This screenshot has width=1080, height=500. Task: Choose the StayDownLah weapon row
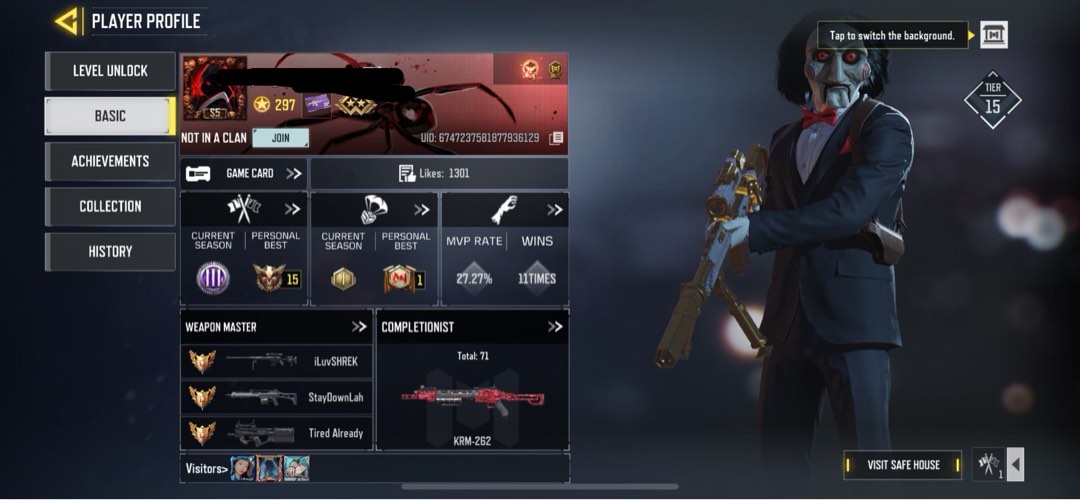coord(276,397)
